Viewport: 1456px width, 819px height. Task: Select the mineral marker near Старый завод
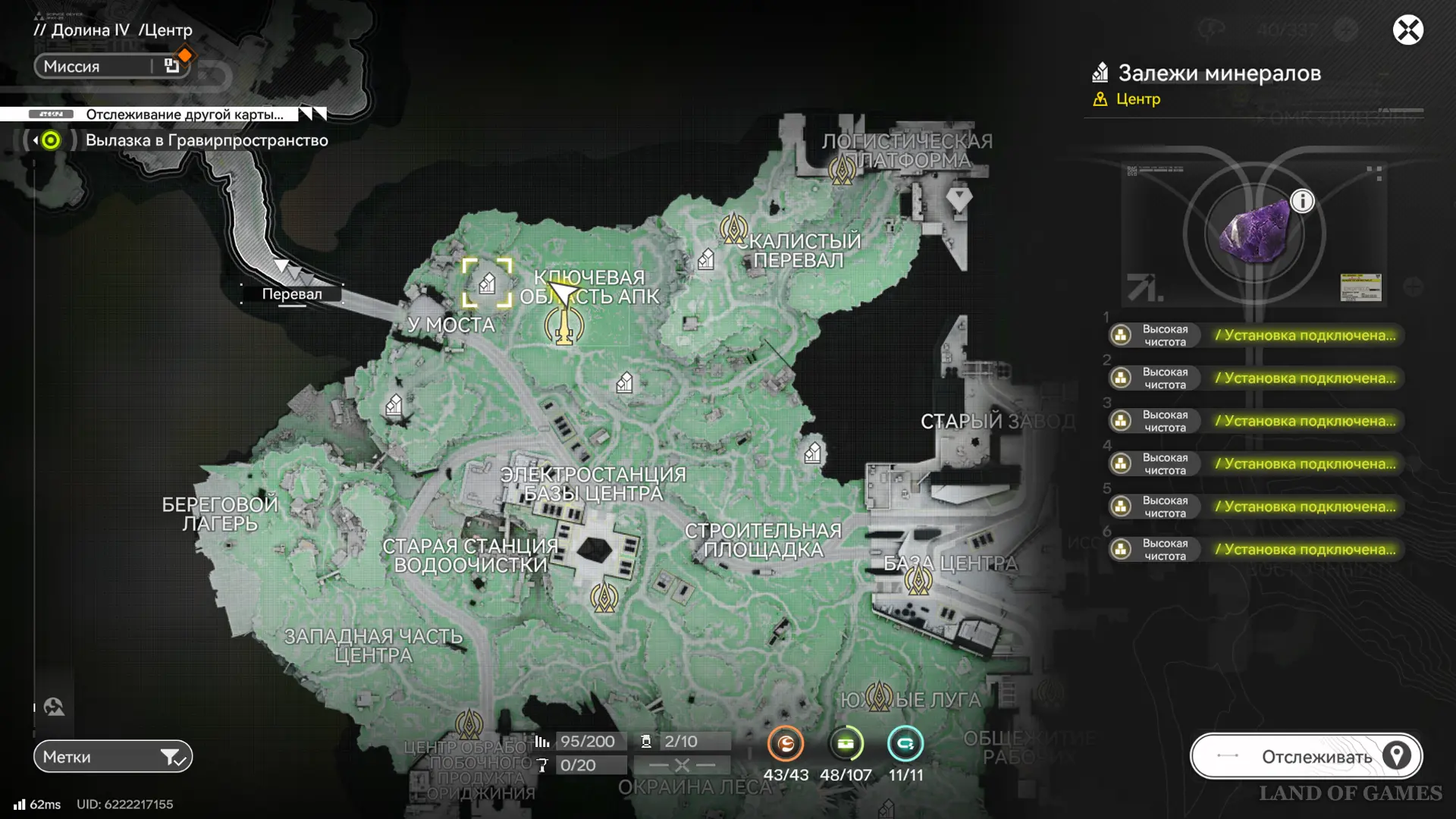pos(813,453)
